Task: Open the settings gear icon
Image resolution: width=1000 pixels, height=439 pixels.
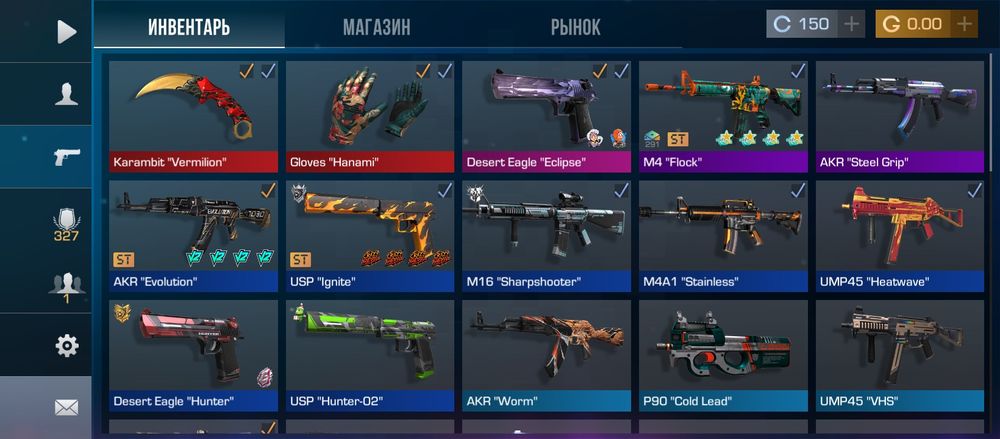Action: (x=66, y=346)
